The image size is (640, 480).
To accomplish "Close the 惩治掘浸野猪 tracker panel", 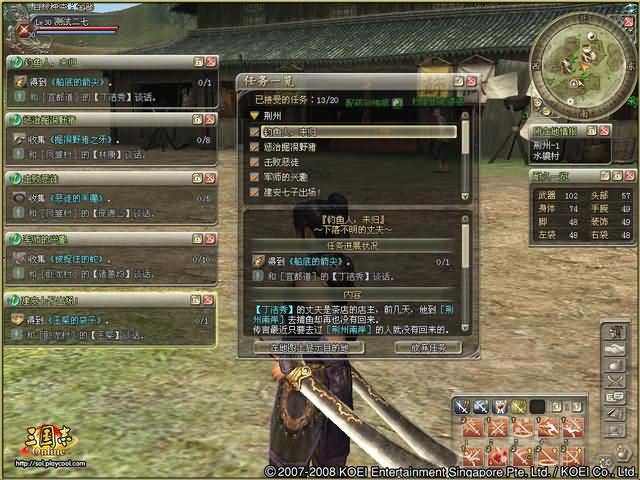I will tap(209, 119).
